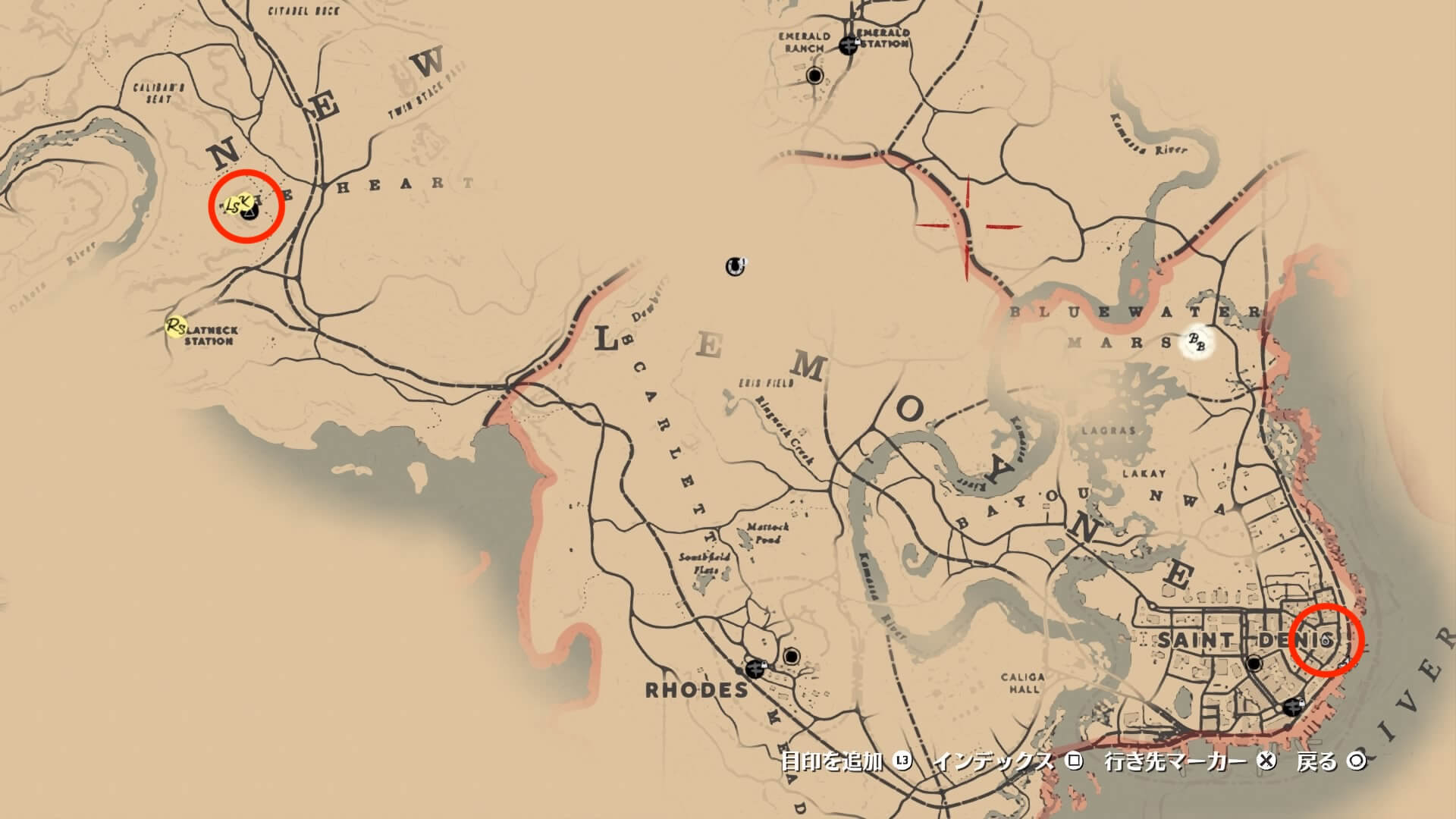Image resolution: width=1456 pixels, height=819 pixels.
Task: Click the black dot marker in Saint Denis
Action: pyautogui.click(x=1254, y=665)
